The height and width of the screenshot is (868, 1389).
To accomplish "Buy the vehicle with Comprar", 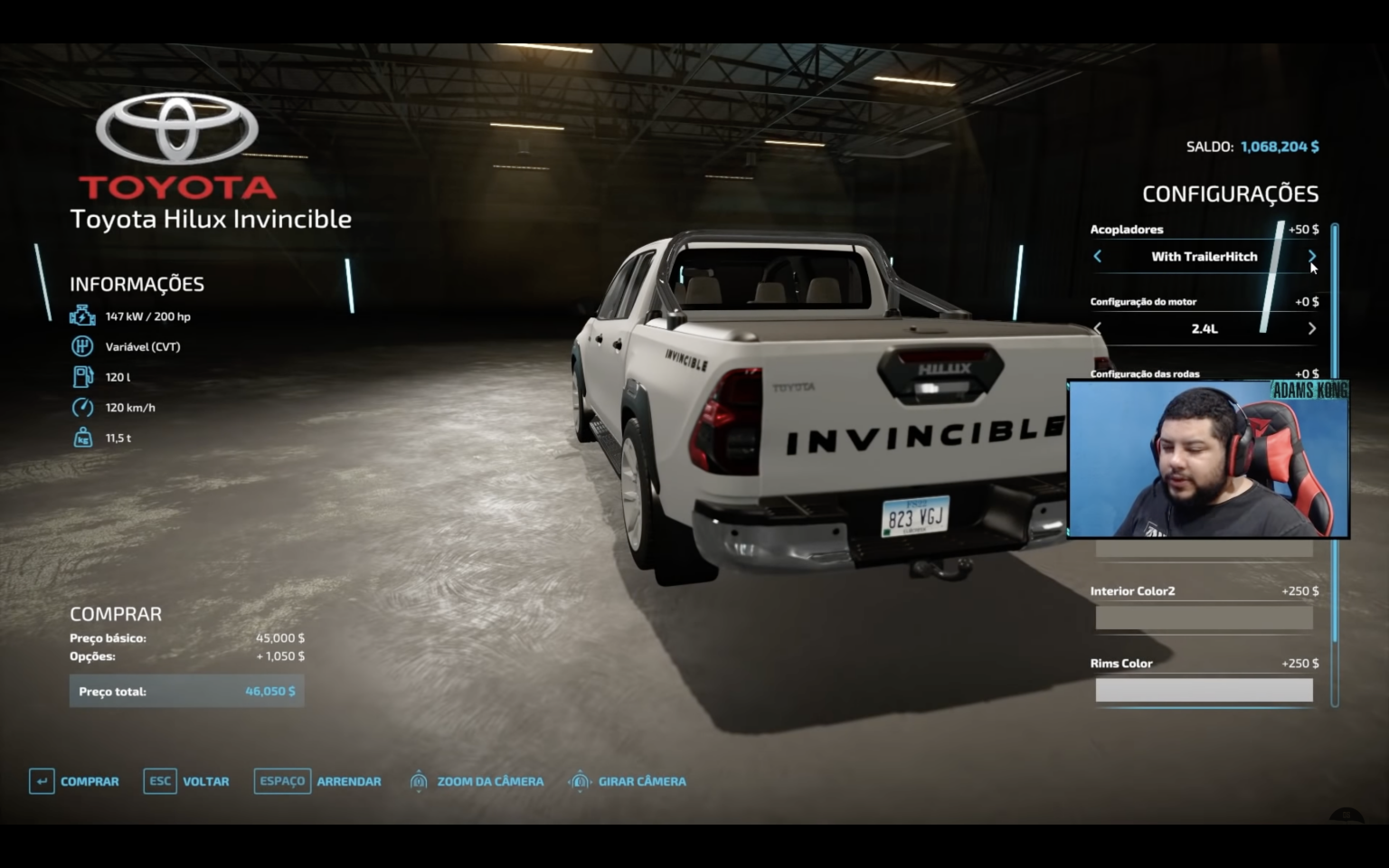I will click(74, 781).
